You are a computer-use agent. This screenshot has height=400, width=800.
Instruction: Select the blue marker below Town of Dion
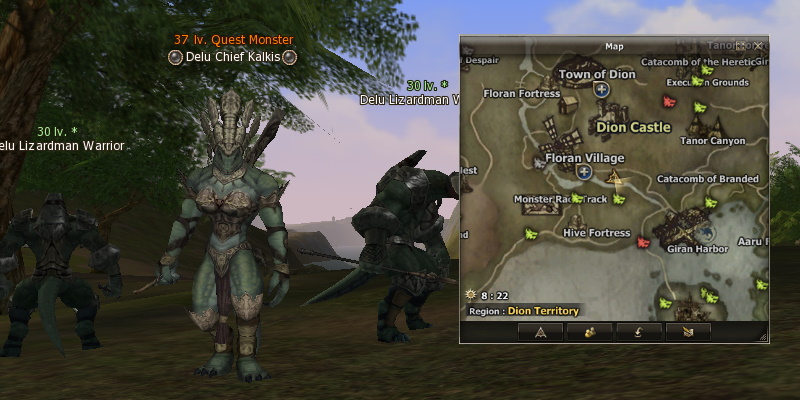602,90
